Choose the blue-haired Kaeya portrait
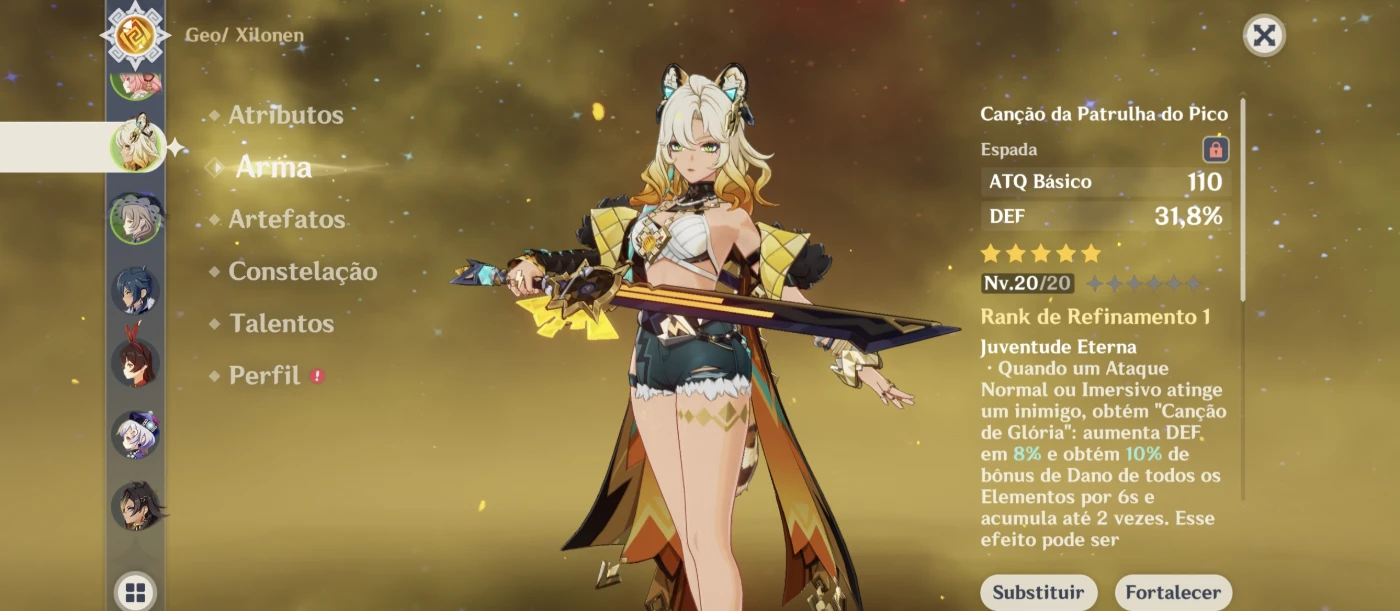 click(135, 290)
